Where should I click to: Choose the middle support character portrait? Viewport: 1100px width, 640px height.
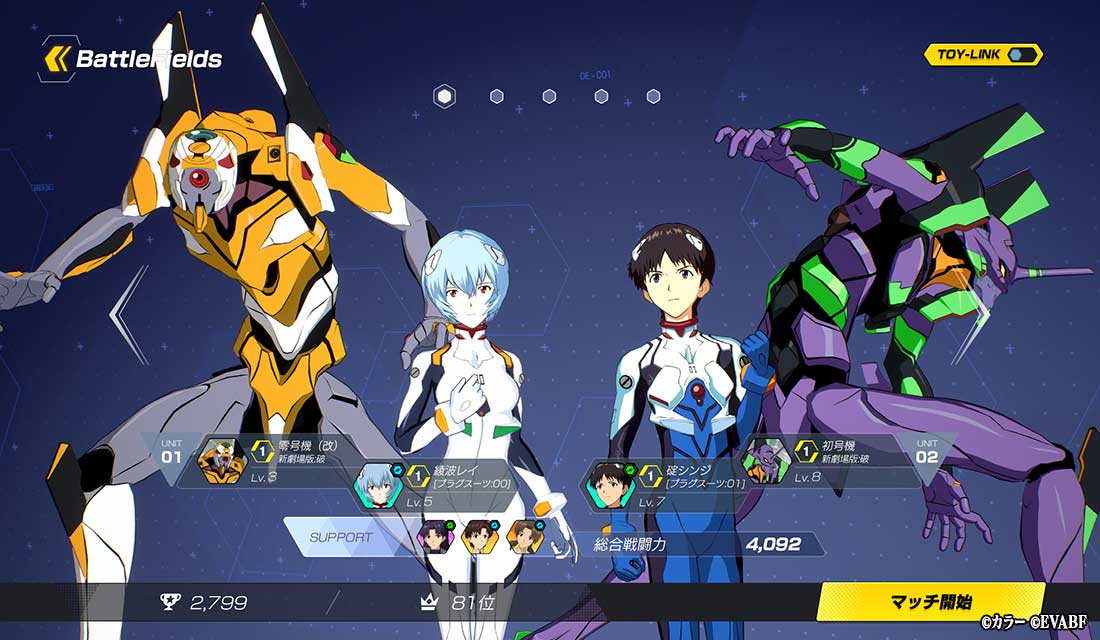(480, 537)
